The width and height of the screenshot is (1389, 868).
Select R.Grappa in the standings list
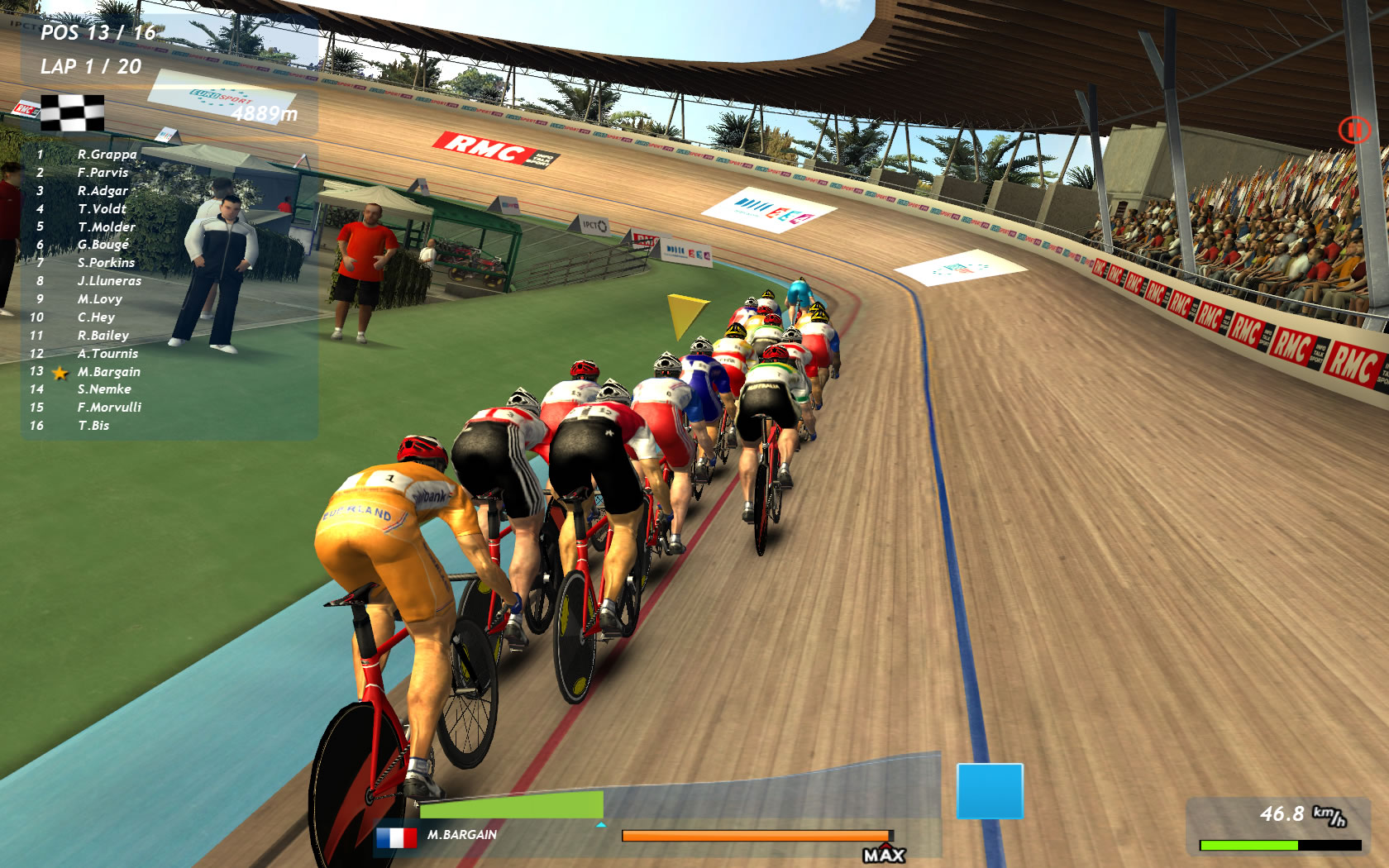(x=107, y=155)
